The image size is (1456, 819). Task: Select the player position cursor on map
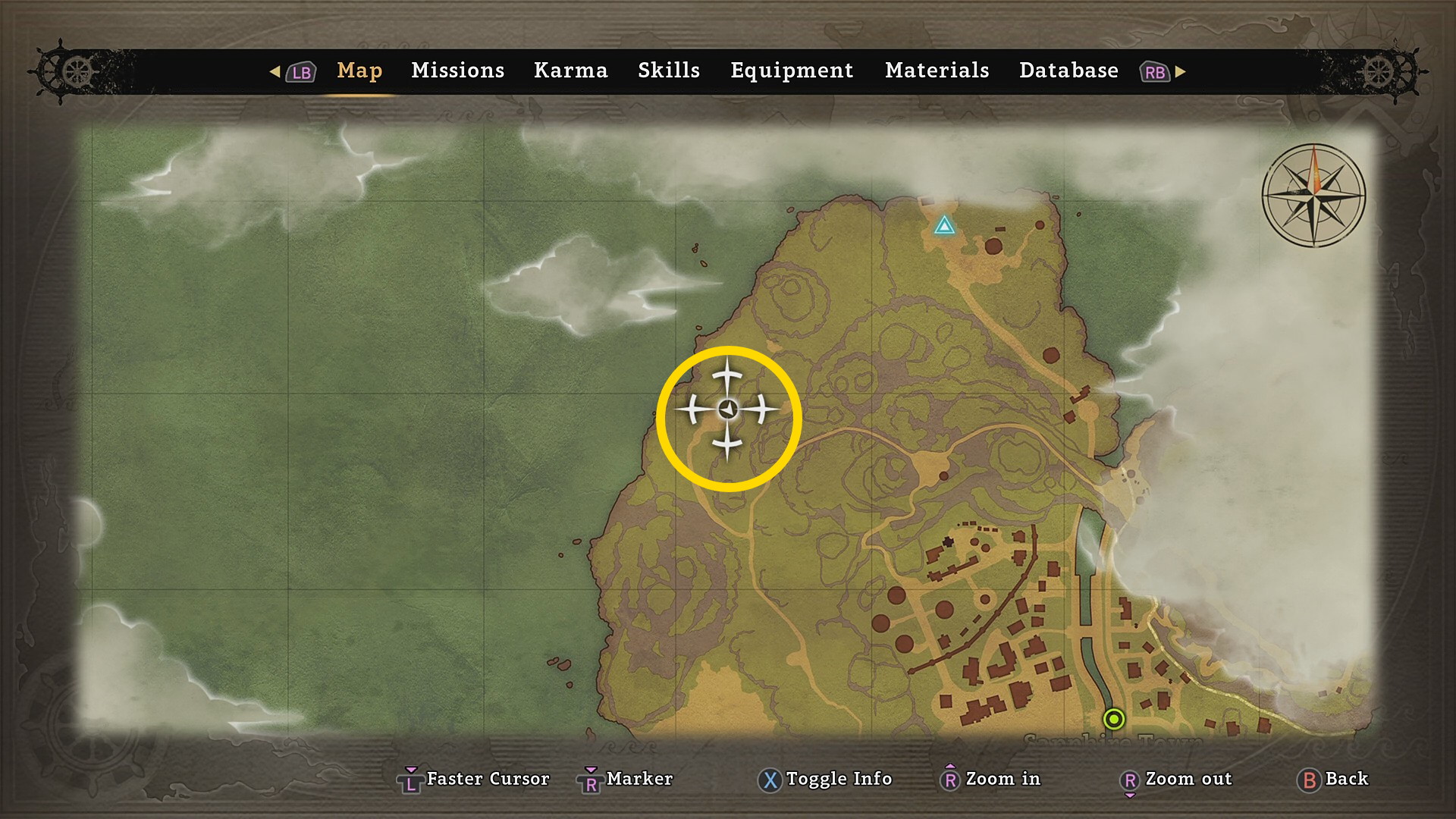coord(728,410)
